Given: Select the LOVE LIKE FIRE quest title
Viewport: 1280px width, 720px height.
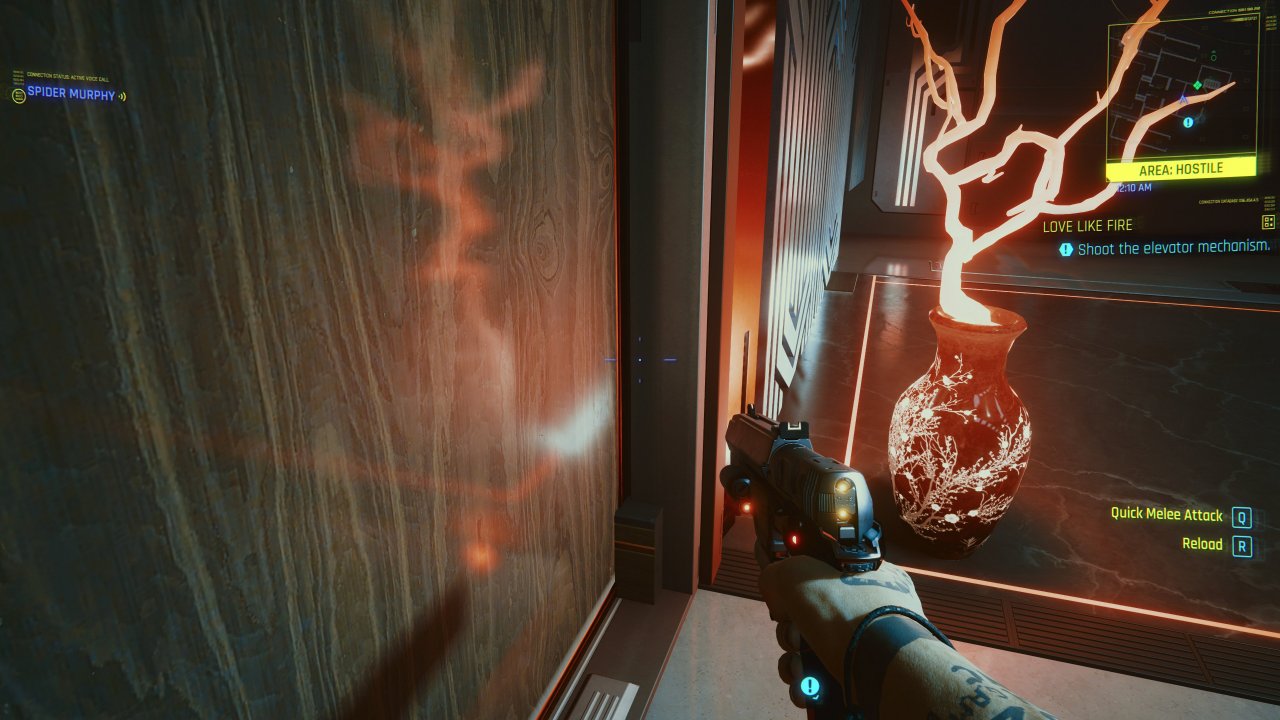Looking at the screenshot, I should [x=1090, y=226].
